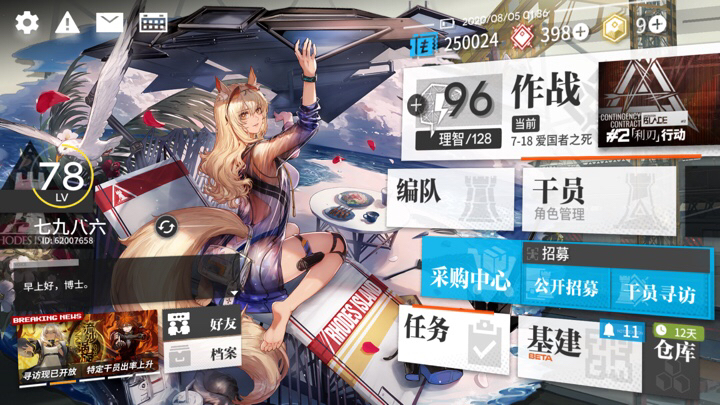This screenshot has height=405, width=720.
Task: Add more yellow ticket currency
Action: point(656,24)
